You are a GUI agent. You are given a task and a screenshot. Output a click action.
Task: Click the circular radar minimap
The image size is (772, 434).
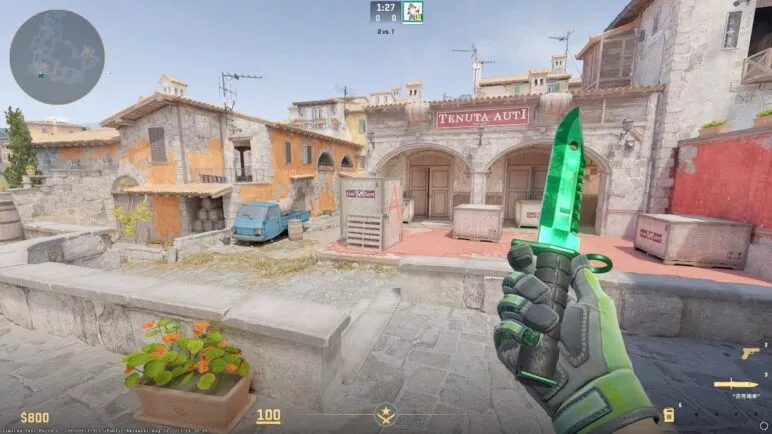click(57, 57)
